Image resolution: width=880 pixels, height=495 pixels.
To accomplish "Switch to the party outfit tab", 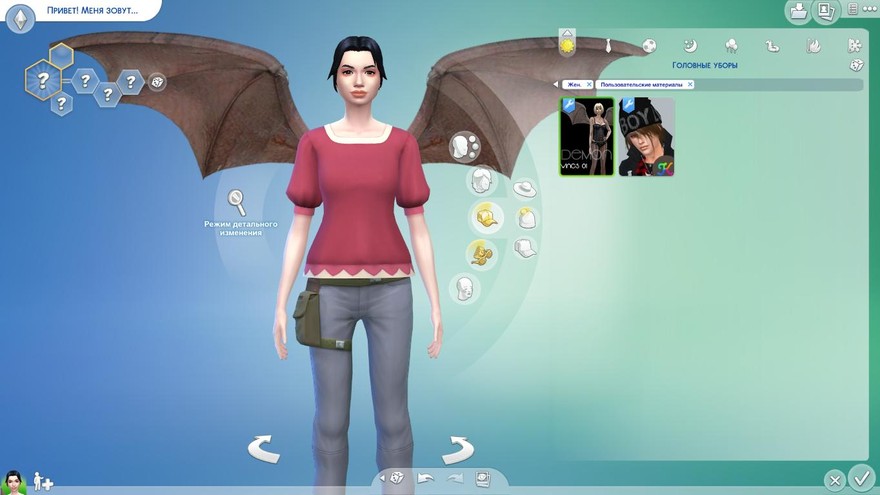I will (731, 45).
